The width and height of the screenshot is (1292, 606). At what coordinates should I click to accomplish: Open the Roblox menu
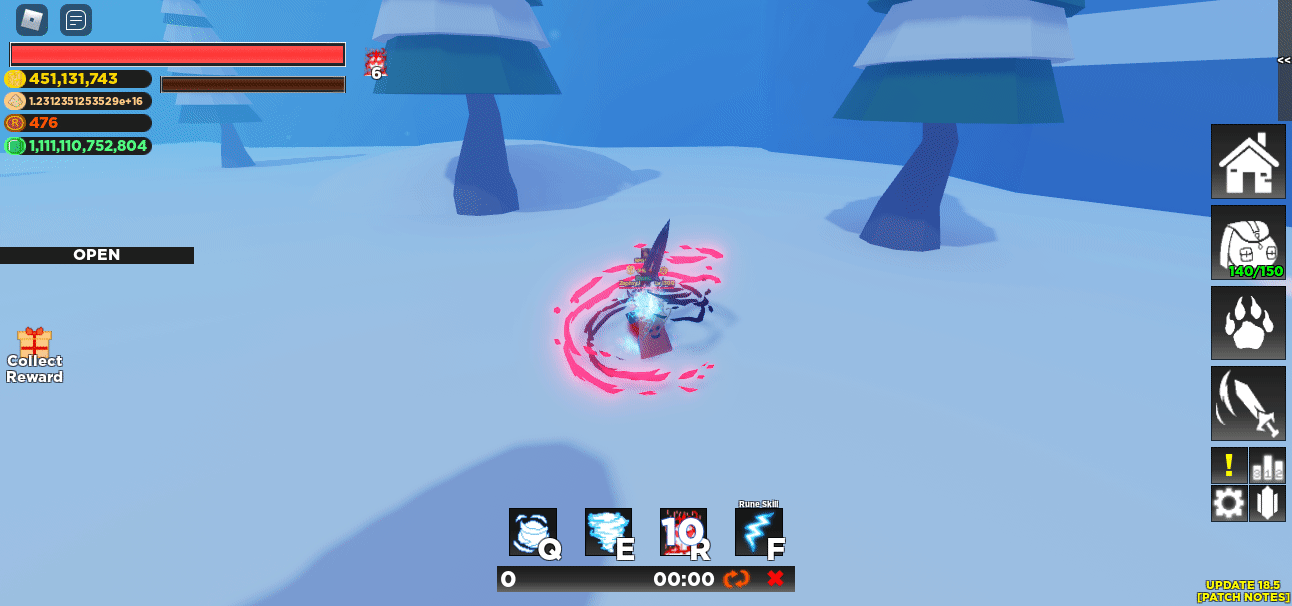[x=32, y=20]
